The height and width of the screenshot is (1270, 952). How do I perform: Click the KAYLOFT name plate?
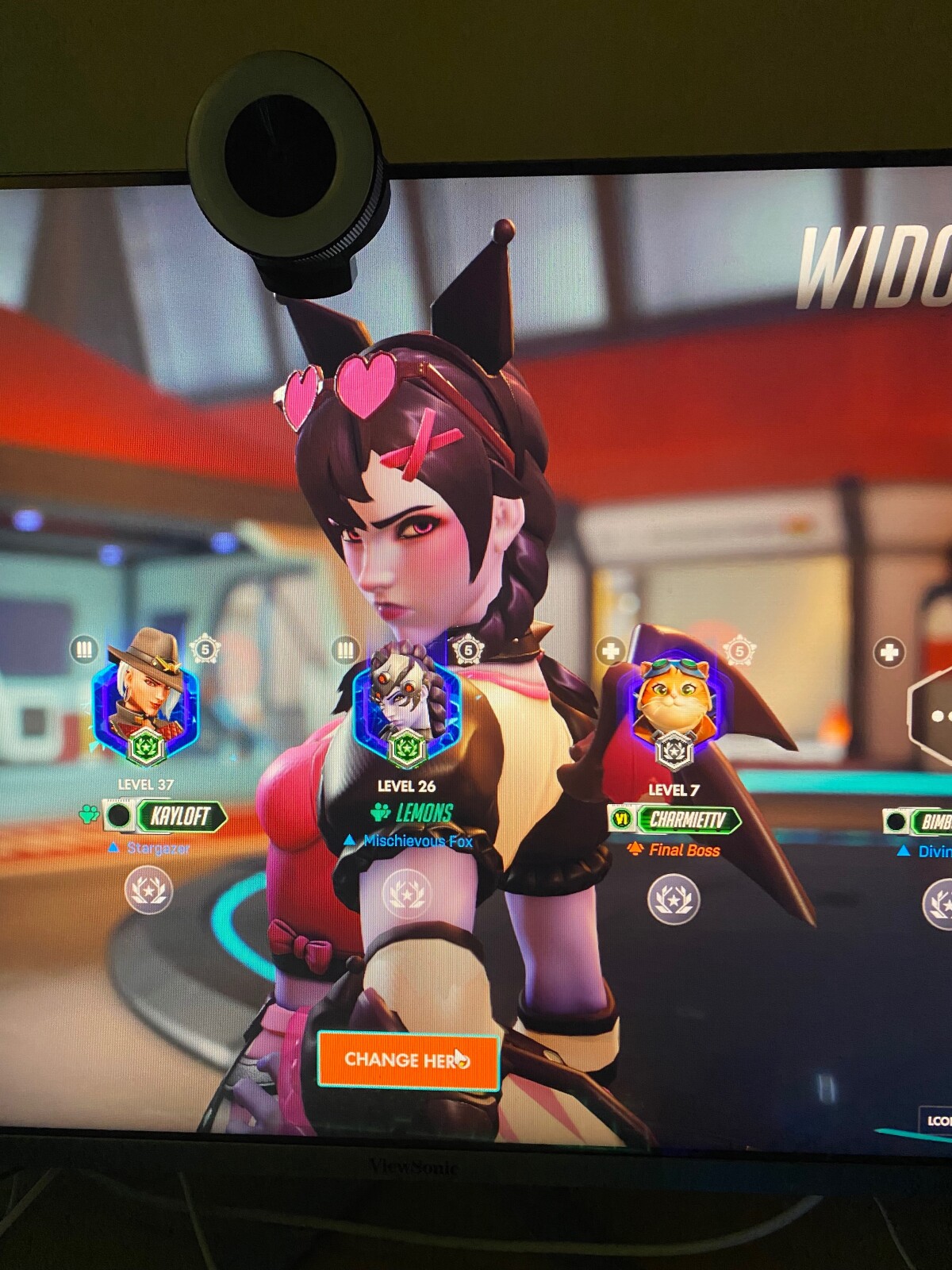pos(180,816)
